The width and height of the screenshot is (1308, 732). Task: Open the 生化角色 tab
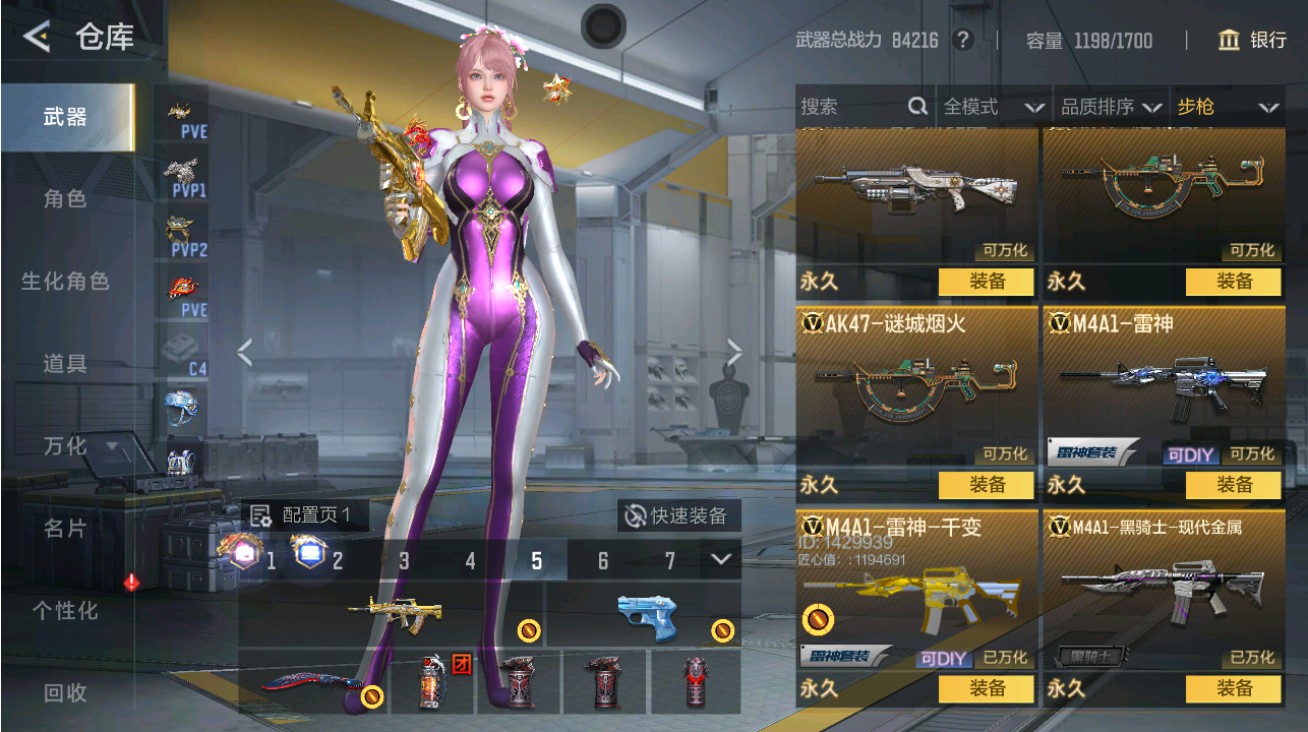[66, 281]
